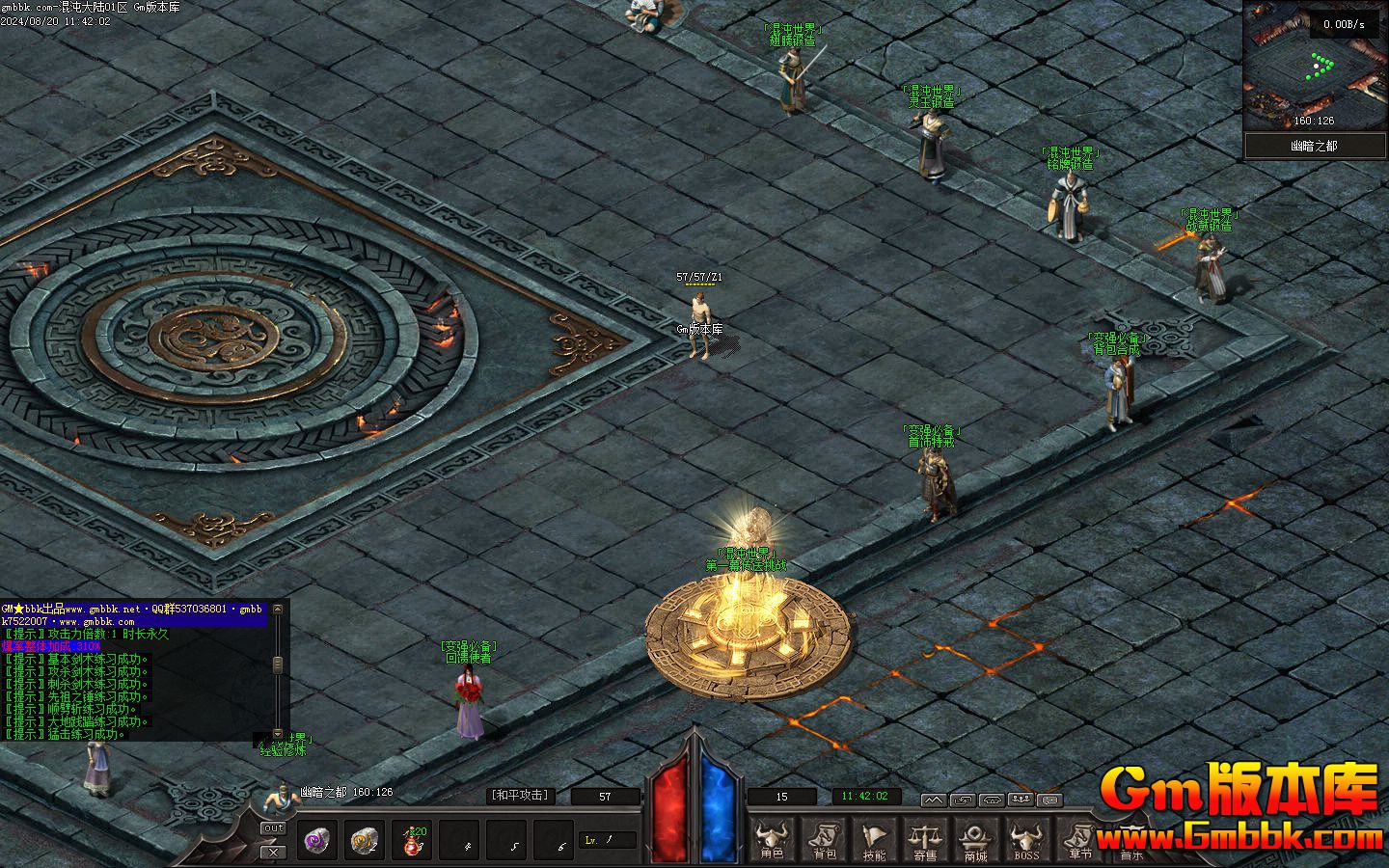Click the "out" button by the hotbar
The width and height of the screenshot is (1389, 868).
[274, 828]
